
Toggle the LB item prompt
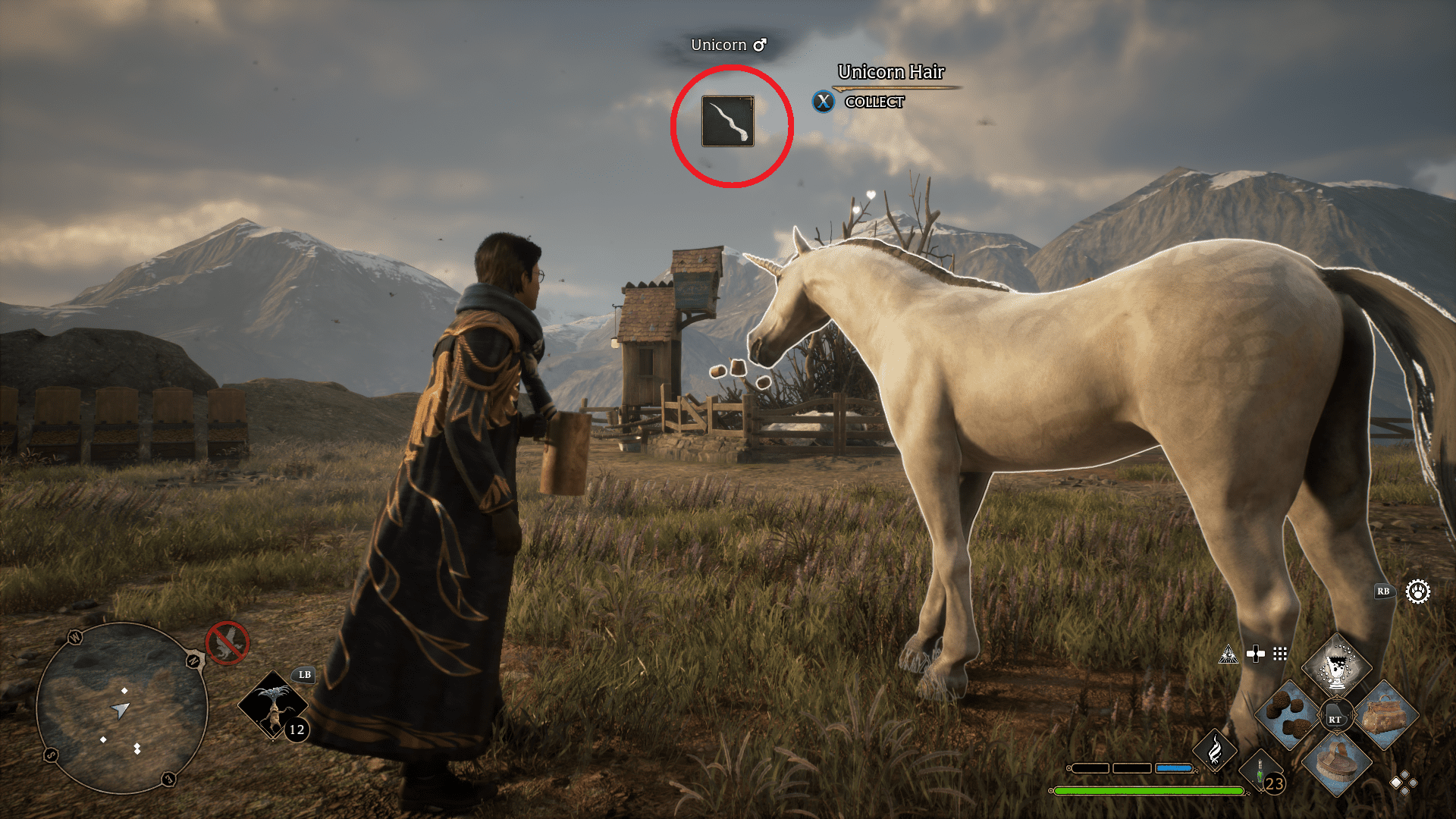point(303,676)
